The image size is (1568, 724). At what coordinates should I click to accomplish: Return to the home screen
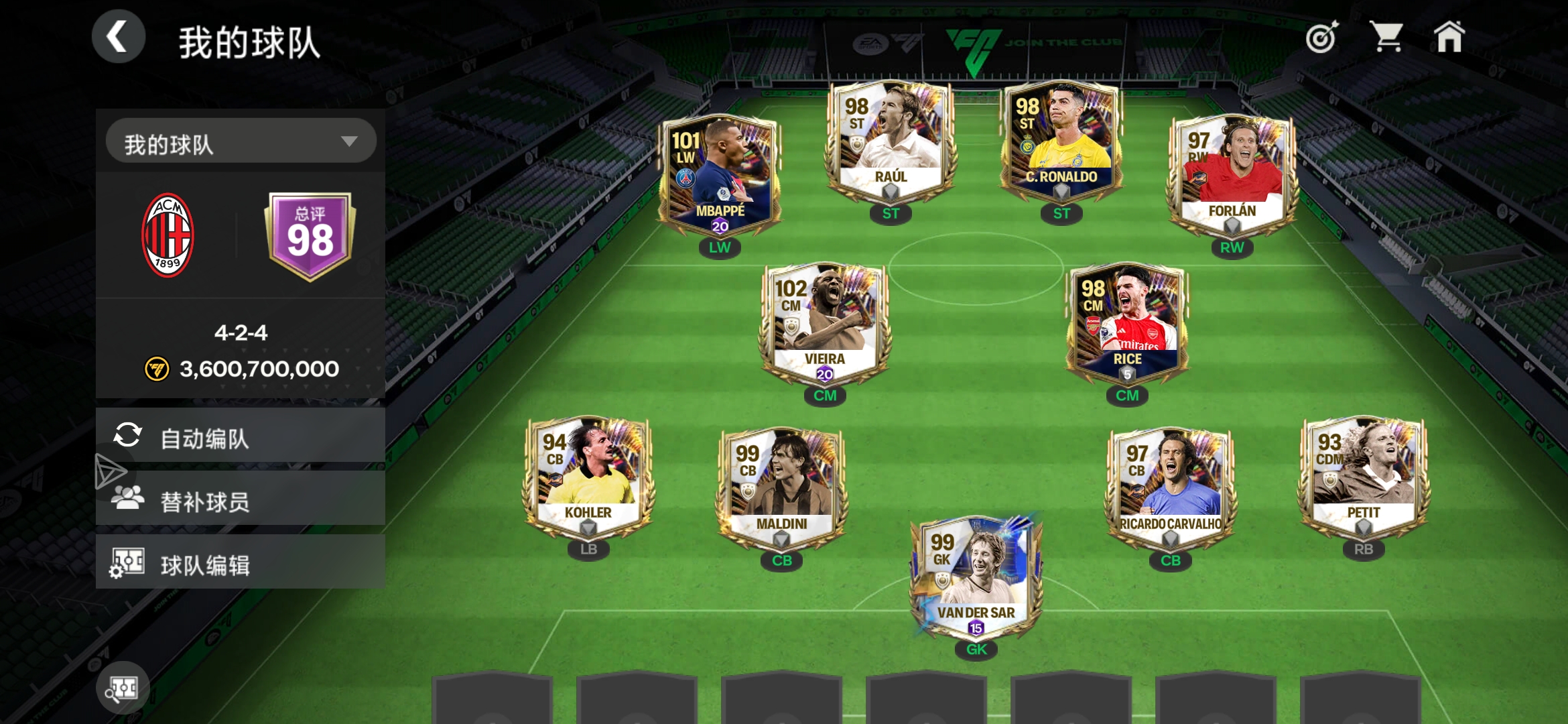pyautogui.click(x=1449, y=37)
